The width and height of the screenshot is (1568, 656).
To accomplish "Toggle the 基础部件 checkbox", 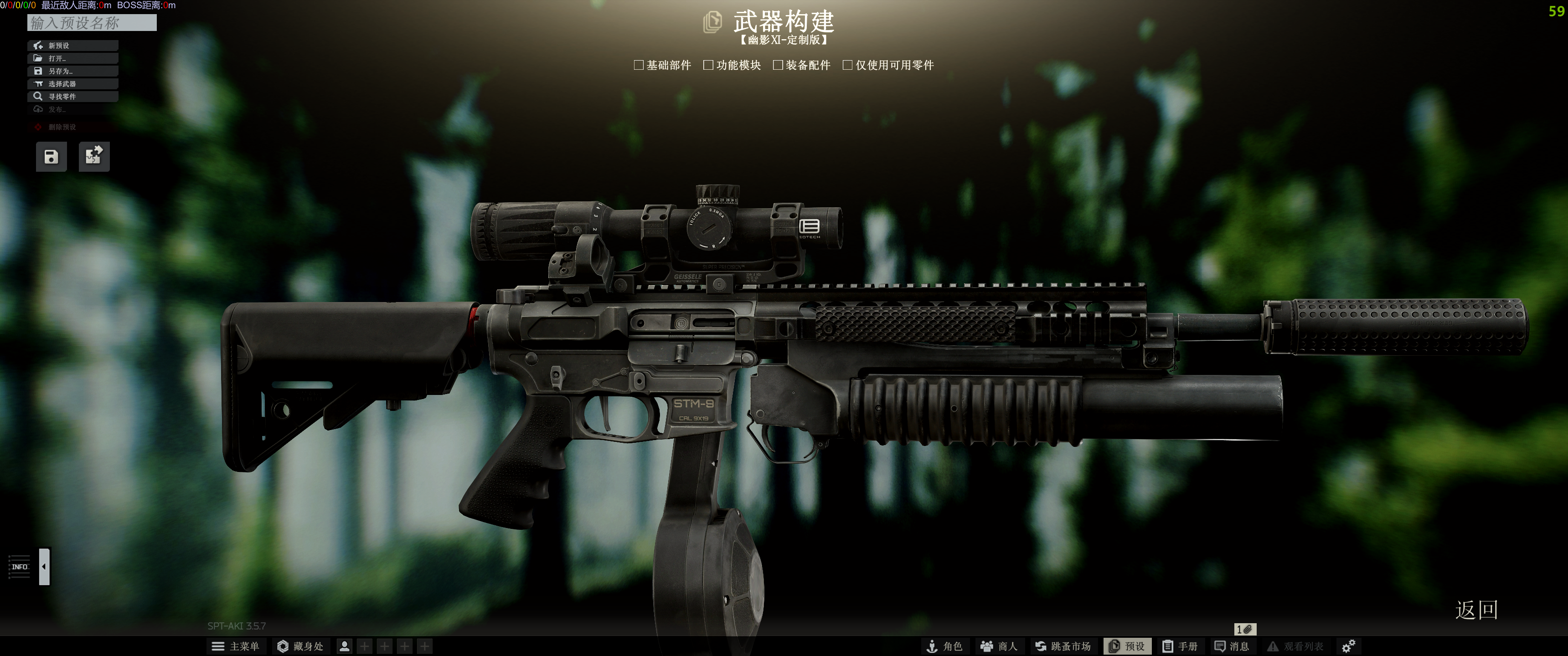I will (x=639, y=65).
